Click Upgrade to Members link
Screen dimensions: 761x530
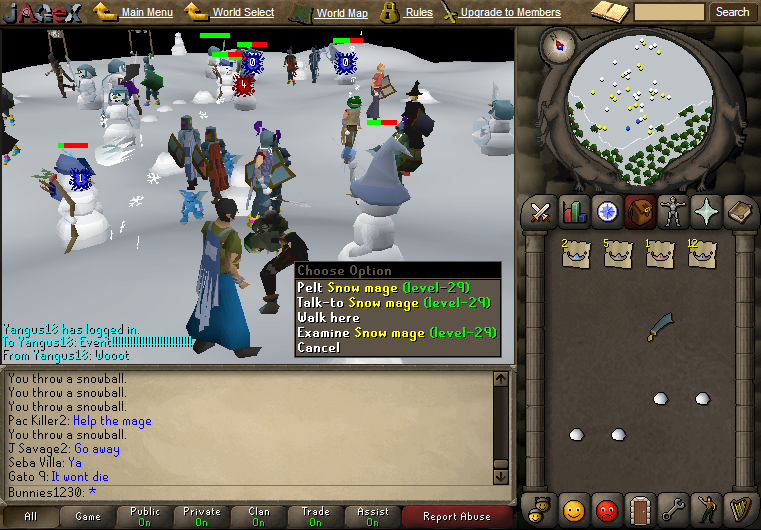click(510, 12)
